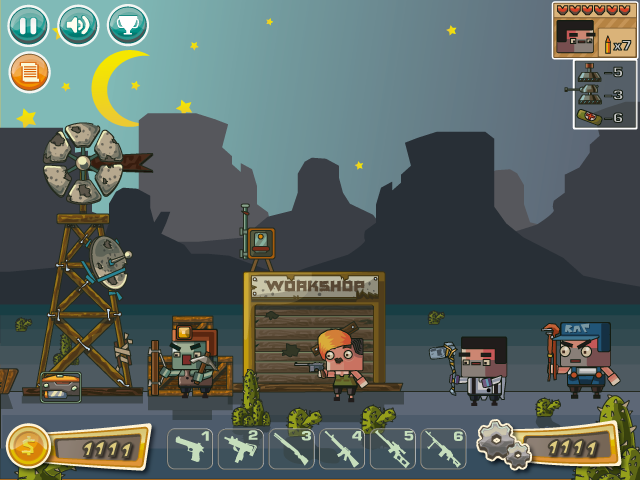
Task: Switch to the assault rifle in slot 4
Action: pyautogui.click(x=343, y=449)
